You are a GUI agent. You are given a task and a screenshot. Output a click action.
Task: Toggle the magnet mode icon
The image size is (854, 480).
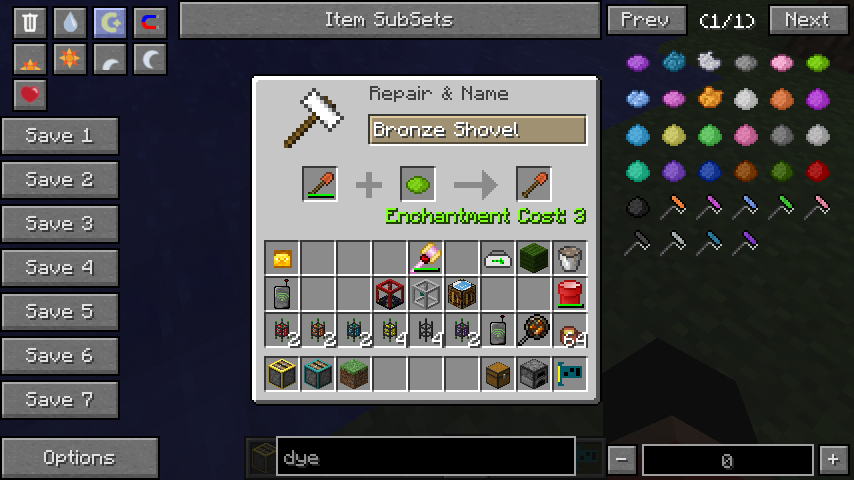150,22
